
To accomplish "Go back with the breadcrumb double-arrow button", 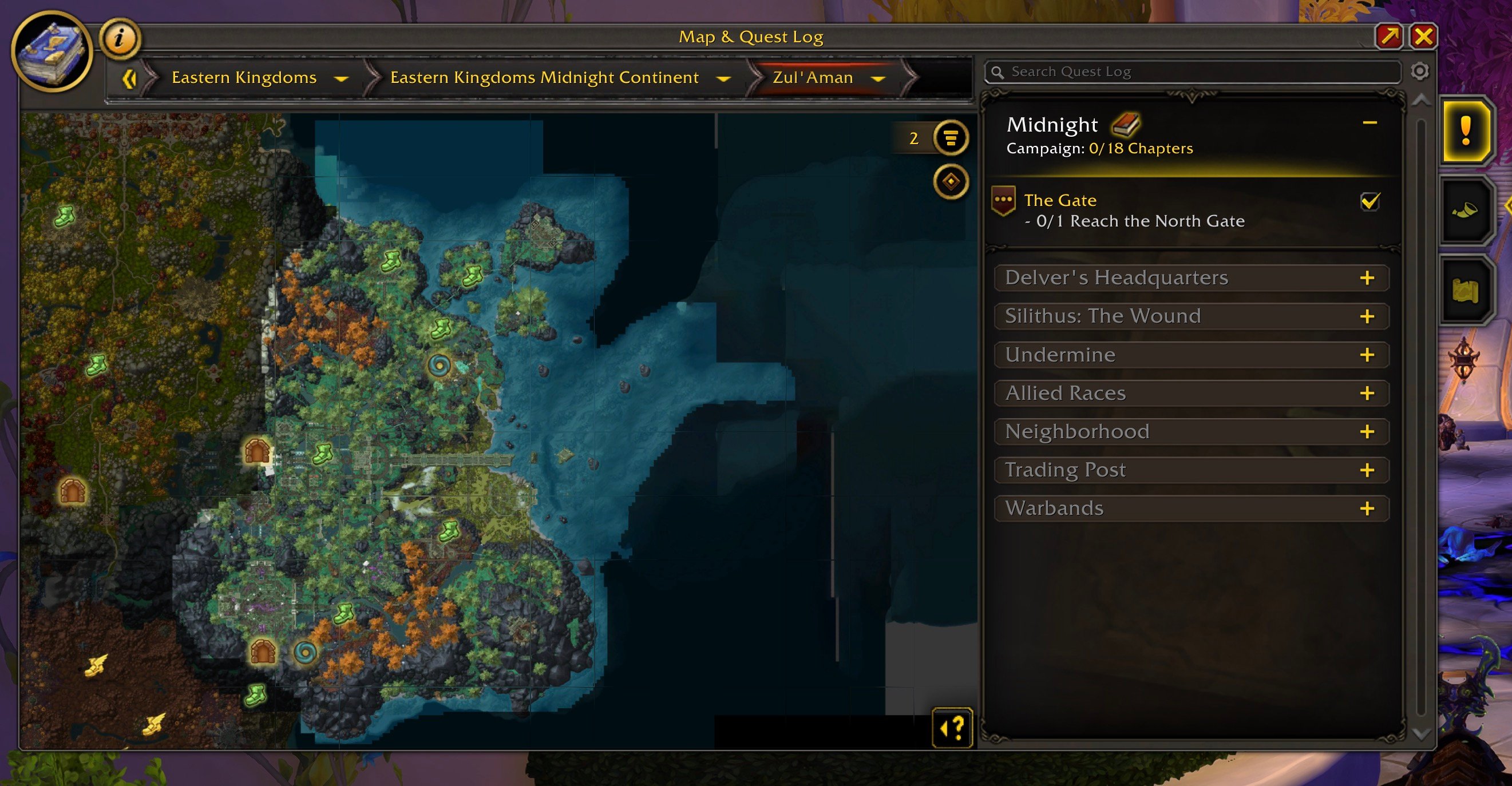I will pyautogui.click(x=129, y=78).
